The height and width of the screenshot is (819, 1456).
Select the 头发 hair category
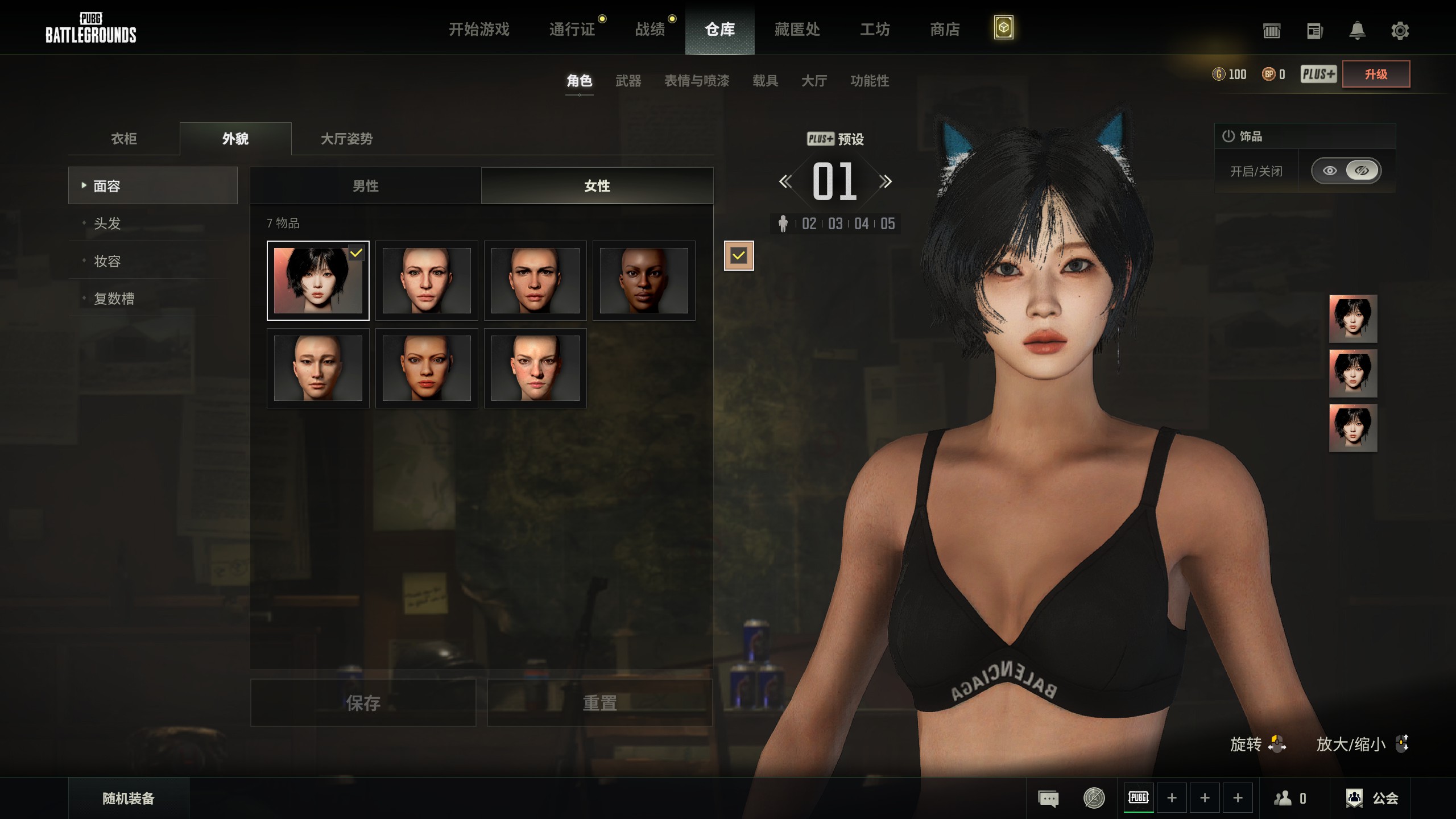click(x=107, y=224)
